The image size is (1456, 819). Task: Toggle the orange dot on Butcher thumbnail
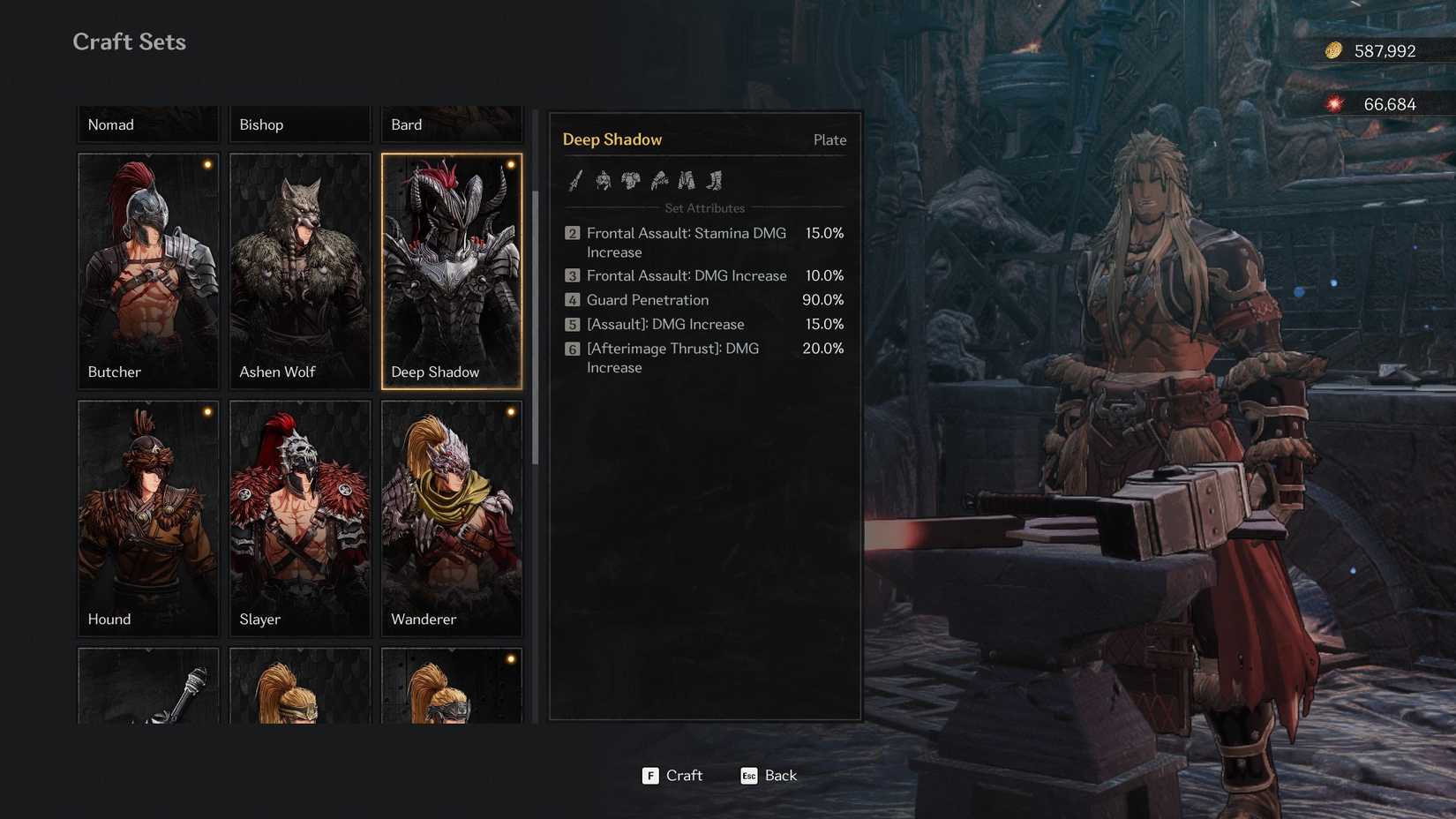(208, 164)
